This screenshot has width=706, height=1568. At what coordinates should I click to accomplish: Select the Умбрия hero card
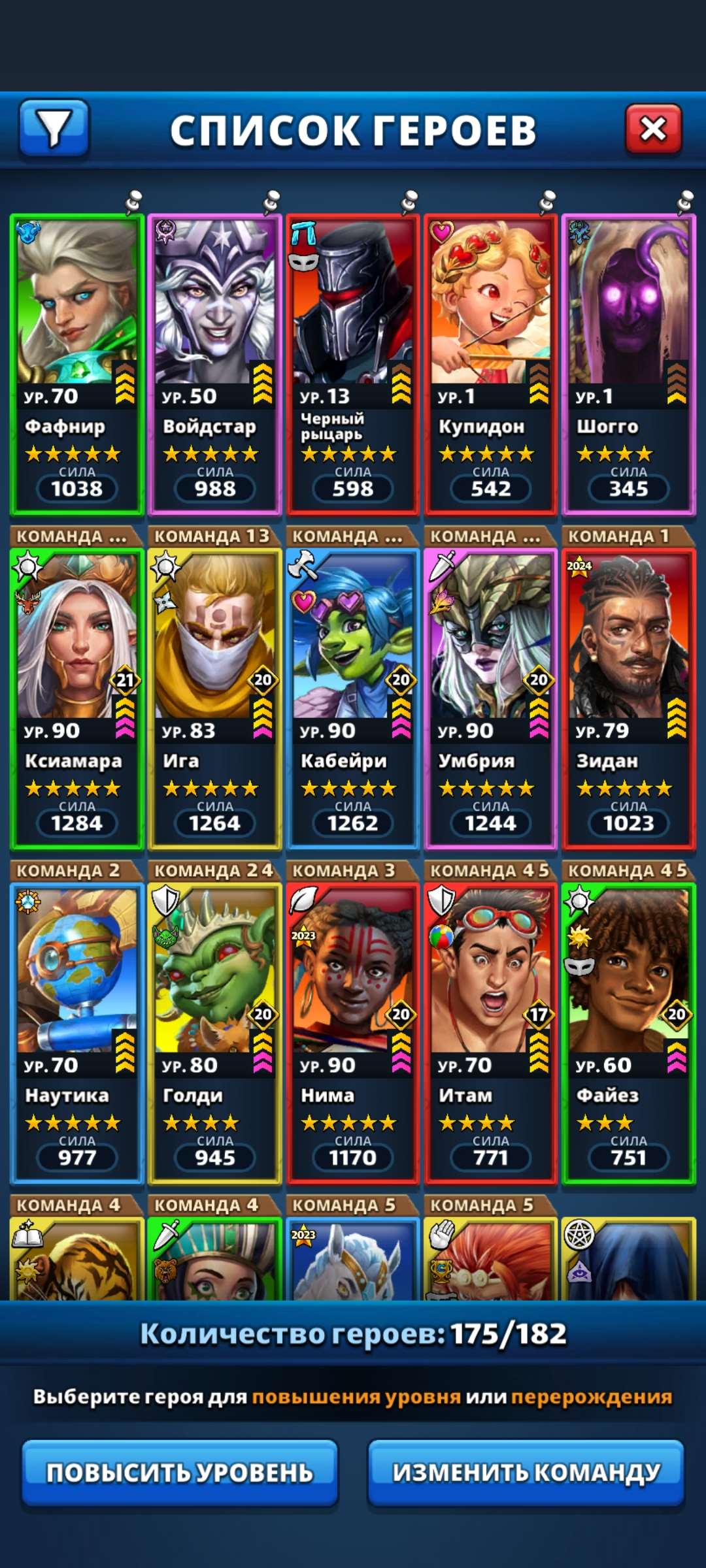[491, 699]
